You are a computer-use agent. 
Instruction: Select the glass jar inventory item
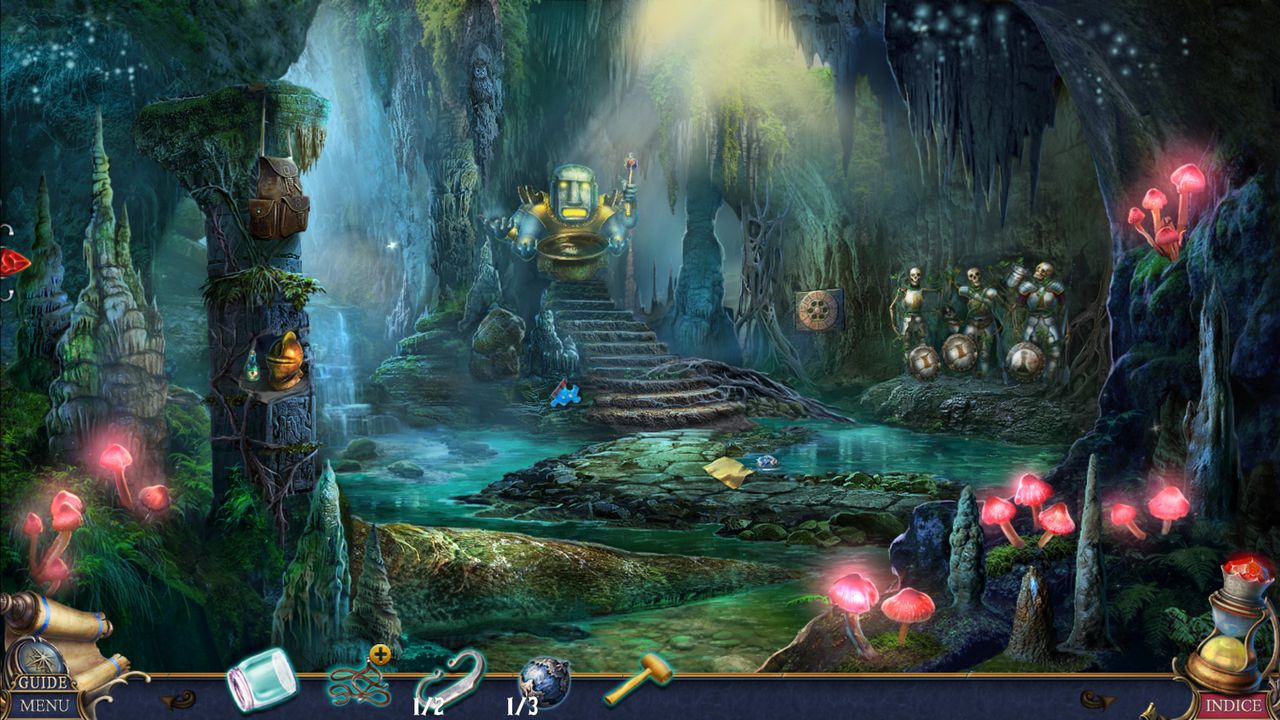click(261, 680)
